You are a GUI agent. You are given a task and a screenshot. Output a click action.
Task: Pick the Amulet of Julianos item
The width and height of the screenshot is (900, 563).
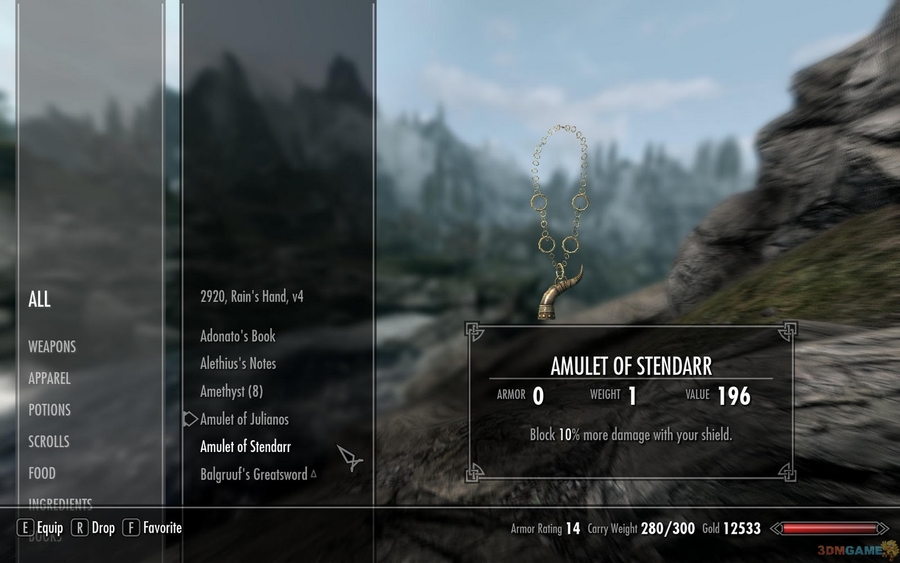click(244, 419)
